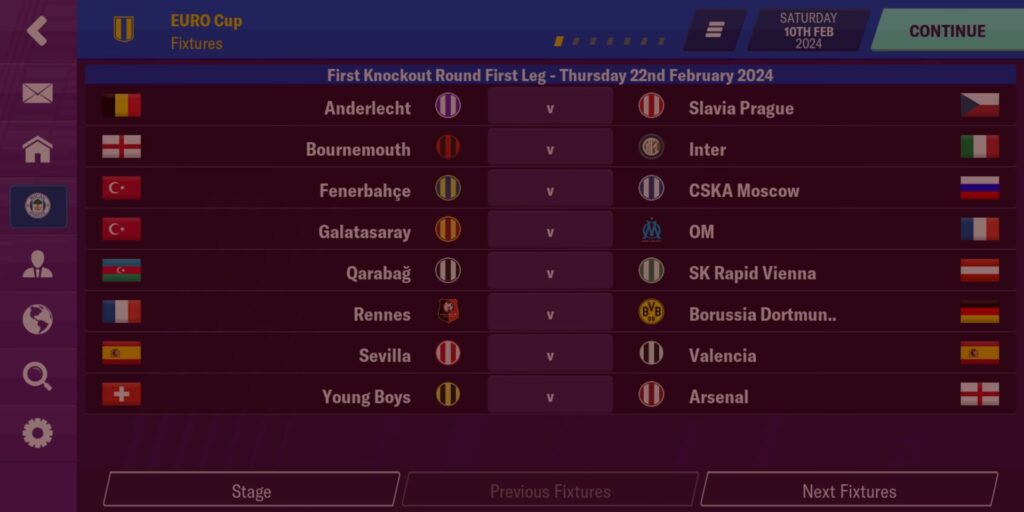Image resolution: width=1024 pixels, height=512 pixels.
Task: Open the world globe menu
Action: [x=37, y=320]
